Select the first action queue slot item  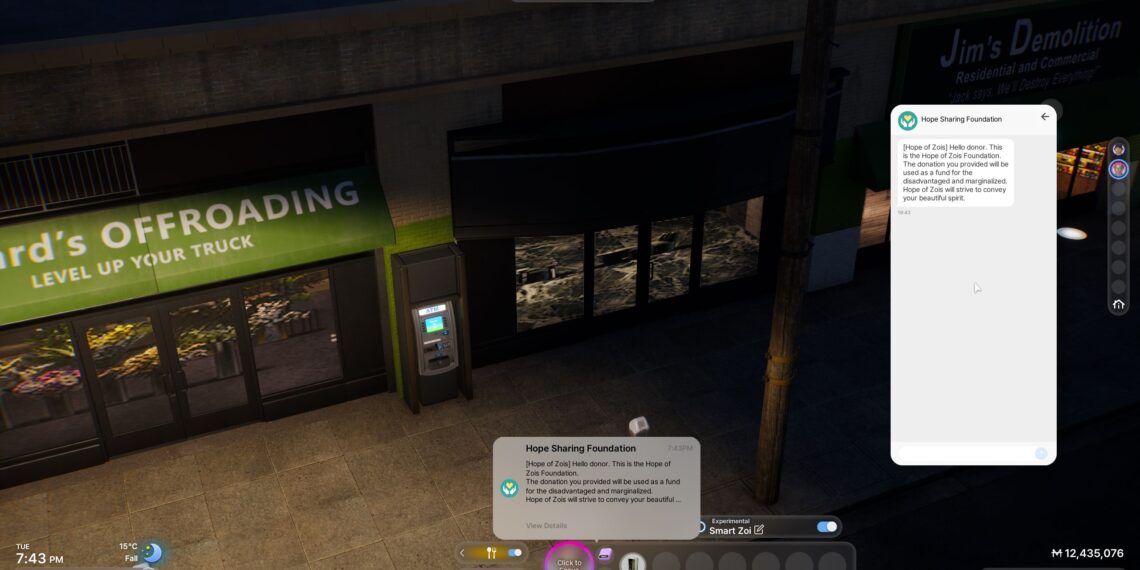(633, 562)
